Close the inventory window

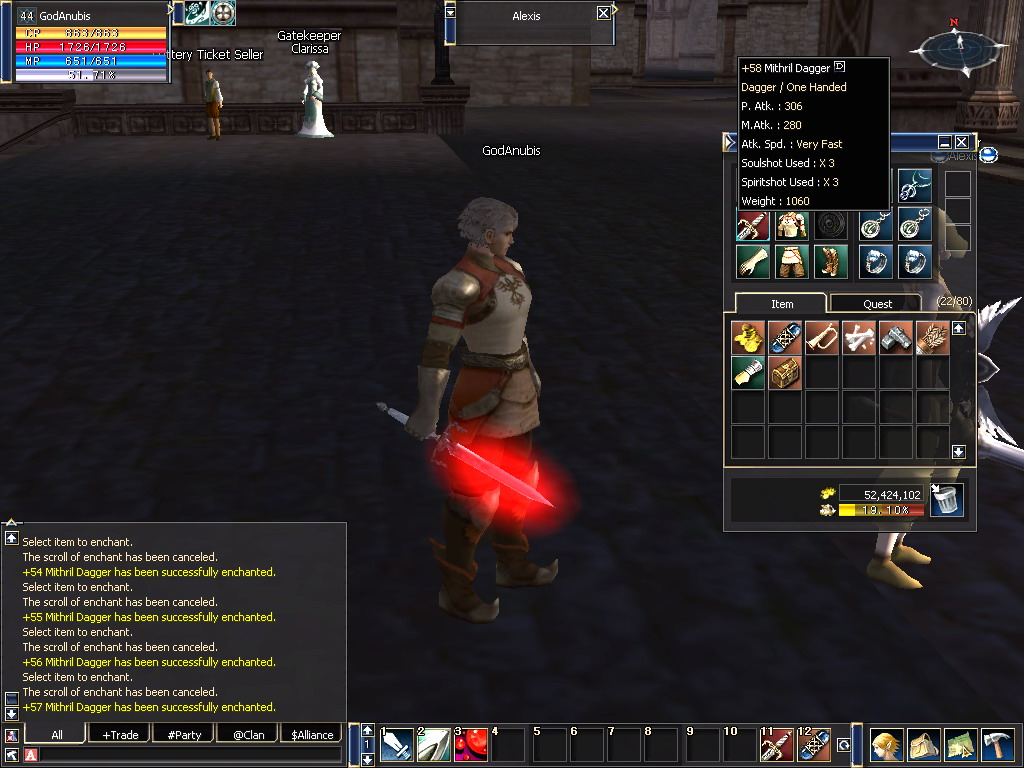coord(961,143)
